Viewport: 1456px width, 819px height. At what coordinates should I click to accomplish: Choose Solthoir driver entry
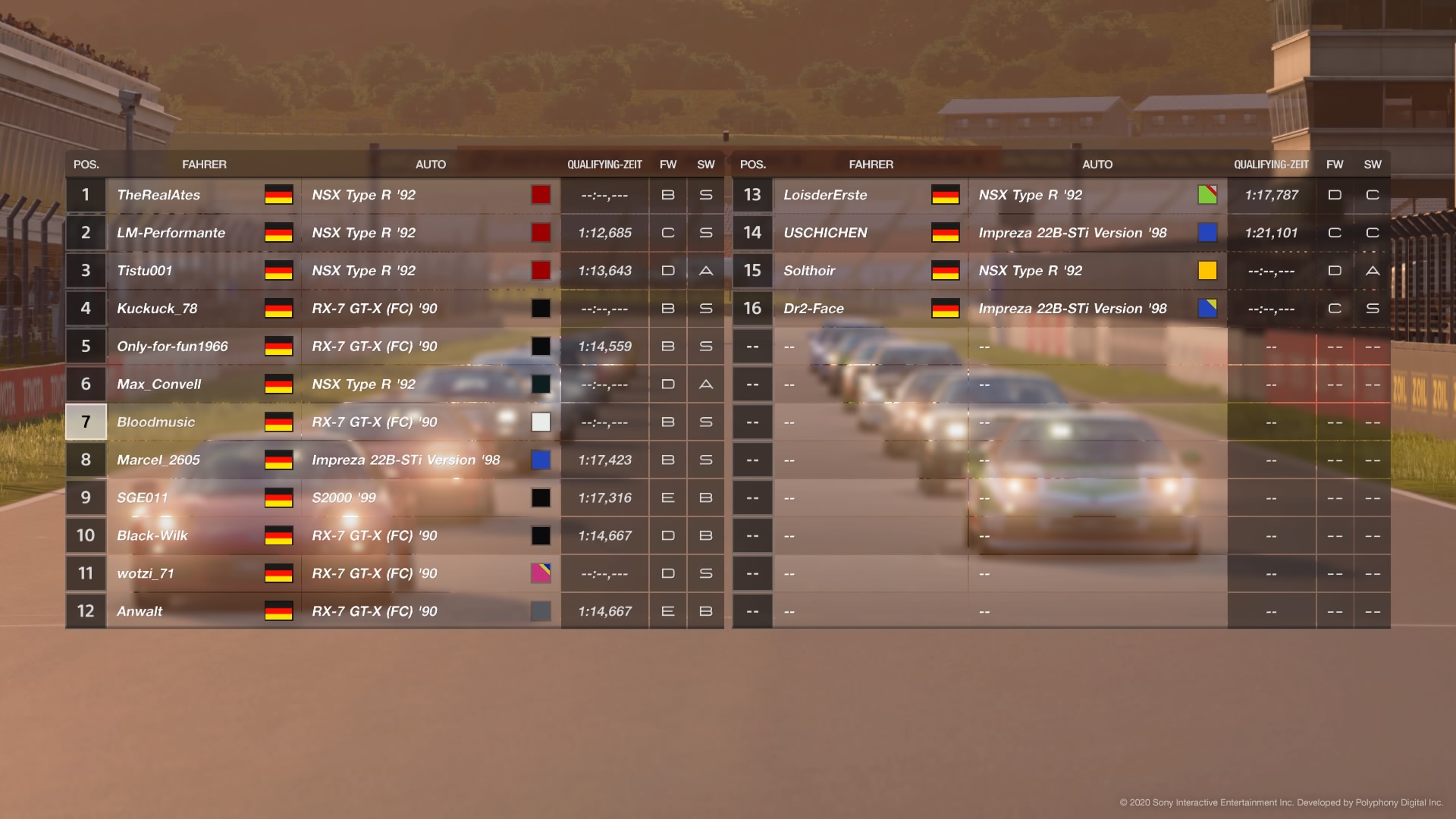coord(809,271)
